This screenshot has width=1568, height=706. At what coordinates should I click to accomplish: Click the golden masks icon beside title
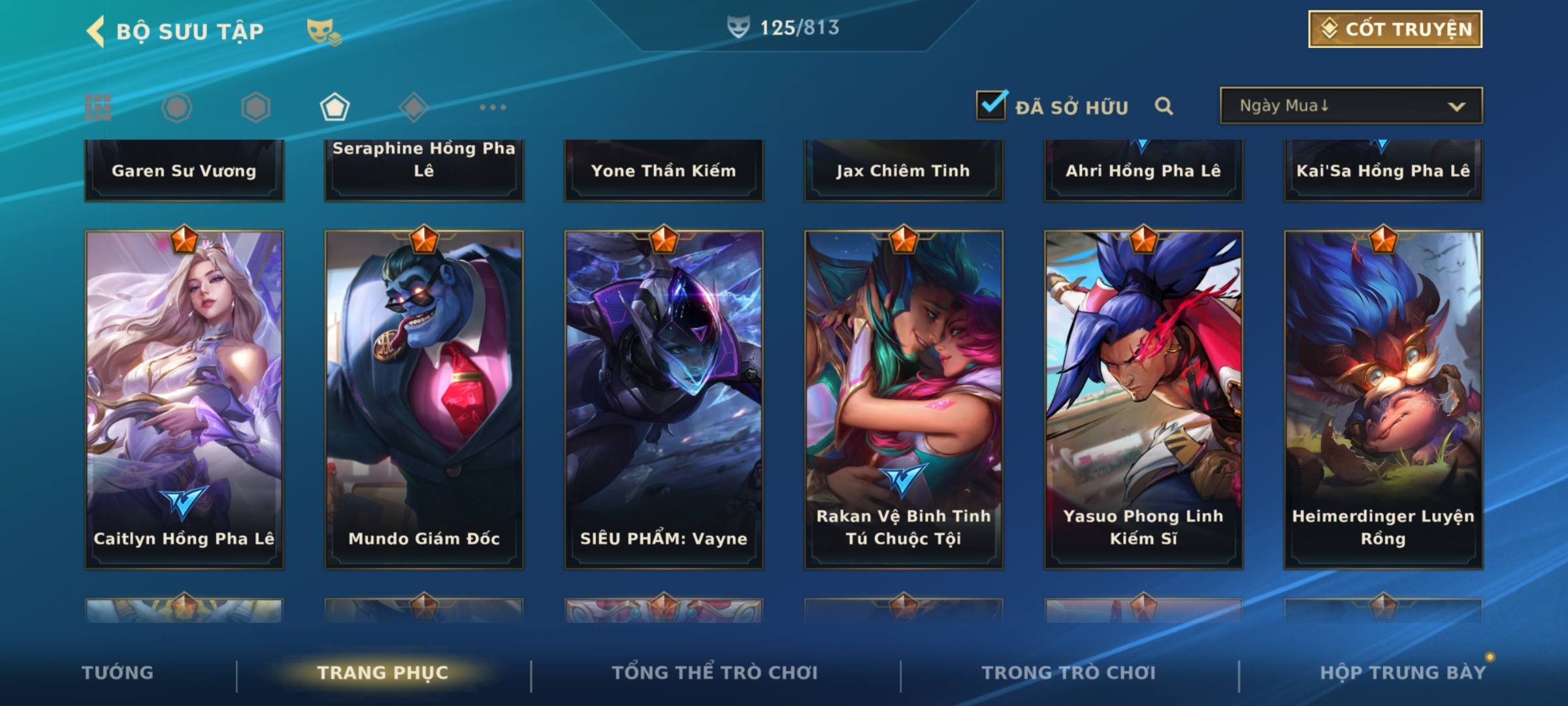point(323,31)
